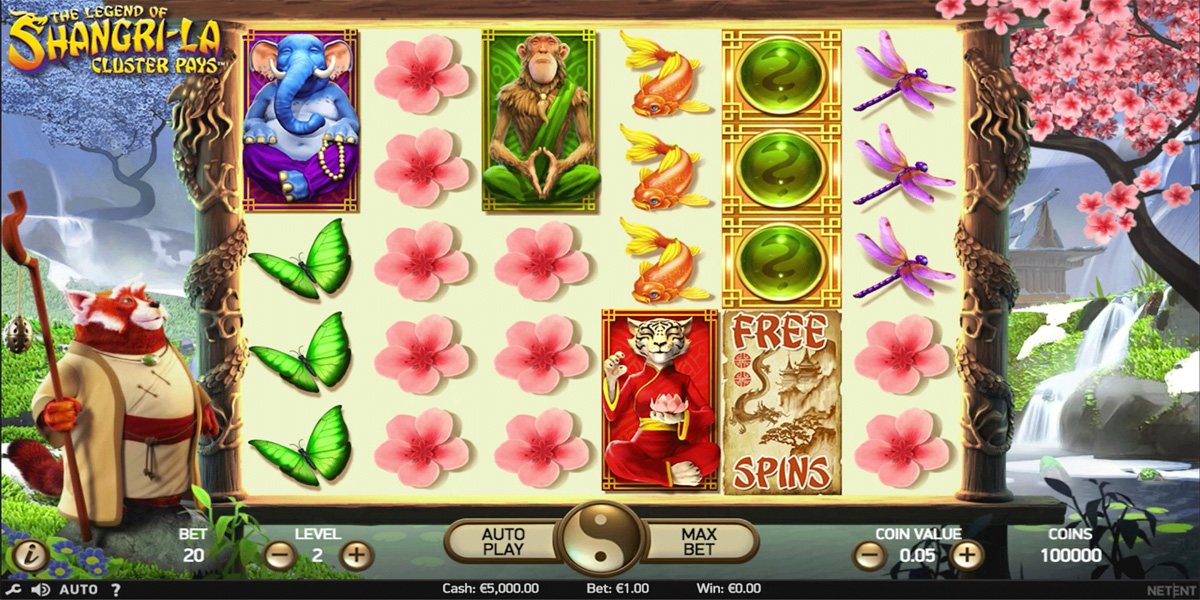Spin the reels with the yin-yang button
Viewport: 1200px width, 600px height.
(600, 540)
